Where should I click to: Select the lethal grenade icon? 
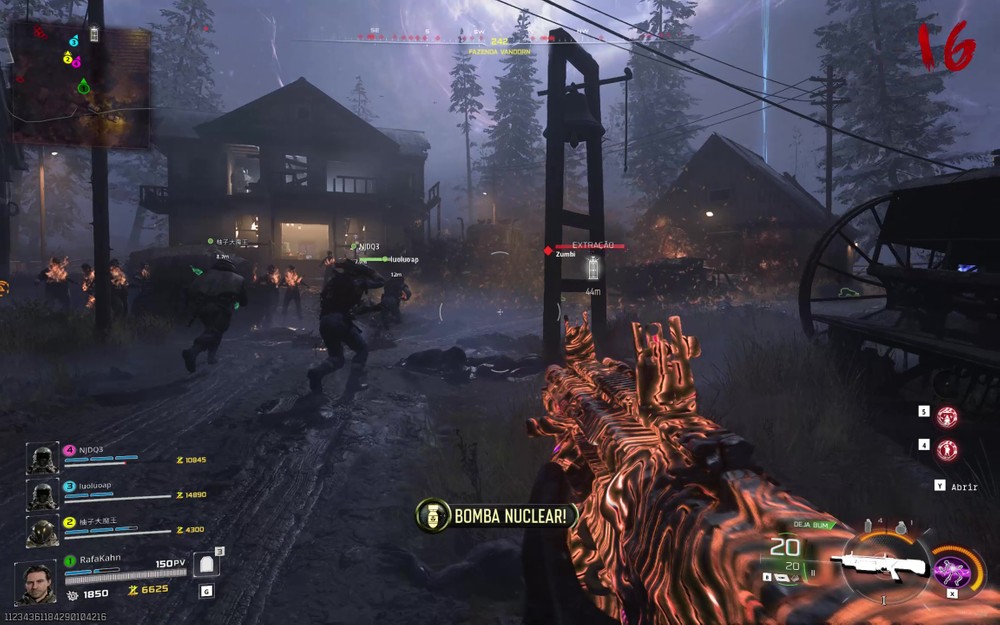click(901, 527)
